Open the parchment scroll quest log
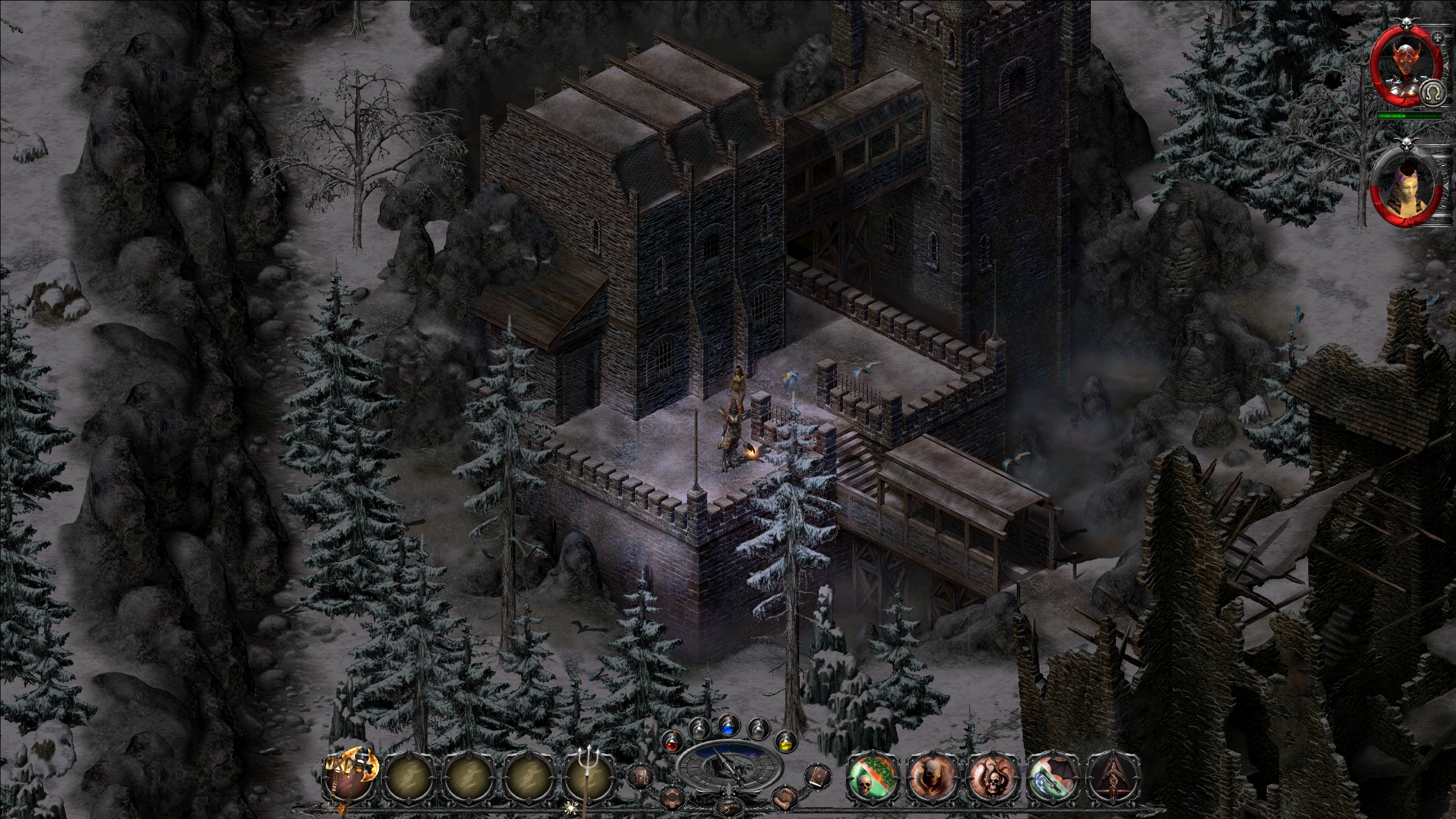 pos(784,799)
